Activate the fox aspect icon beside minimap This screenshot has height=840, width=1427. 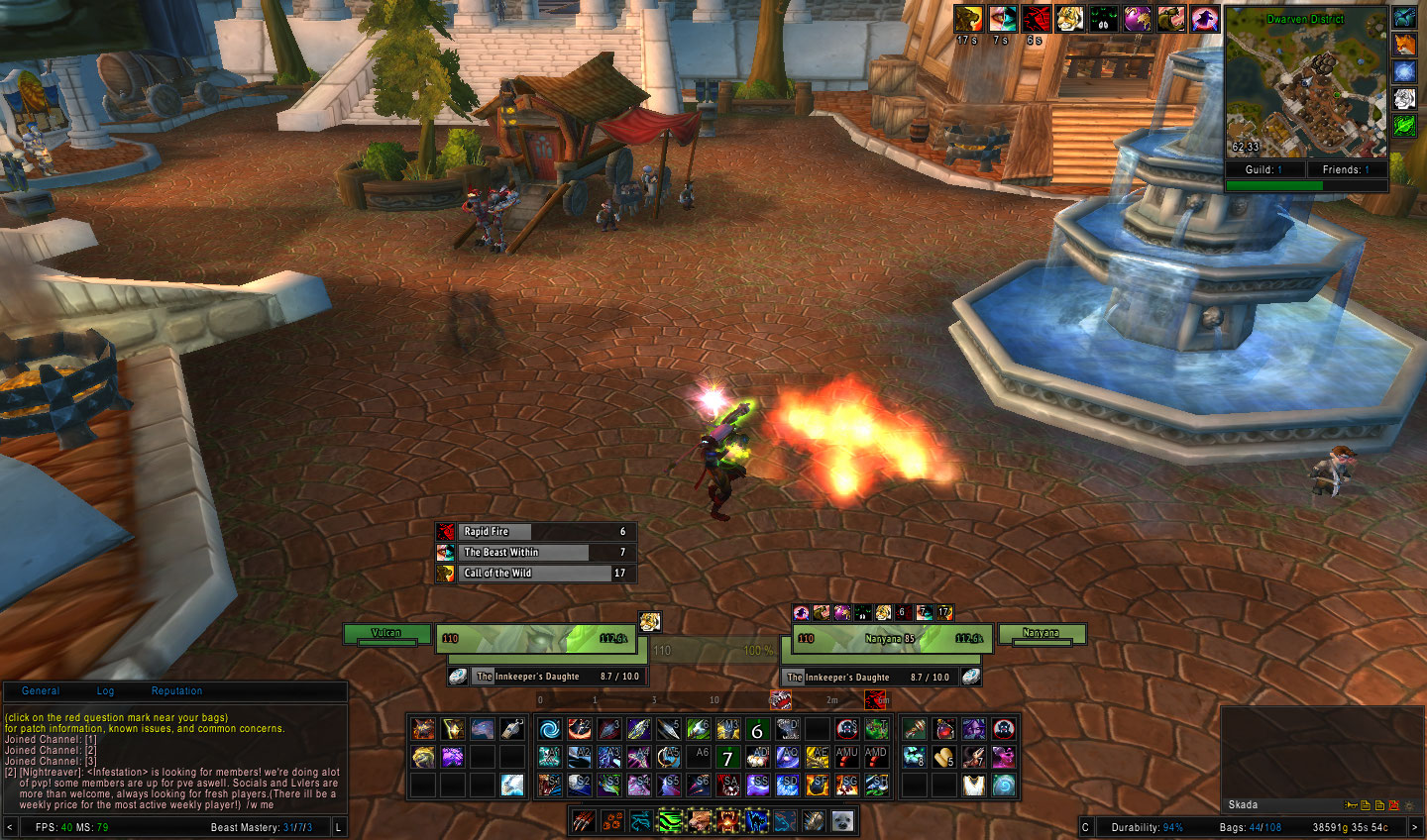pyautogui.click(x=1405, y=45)
